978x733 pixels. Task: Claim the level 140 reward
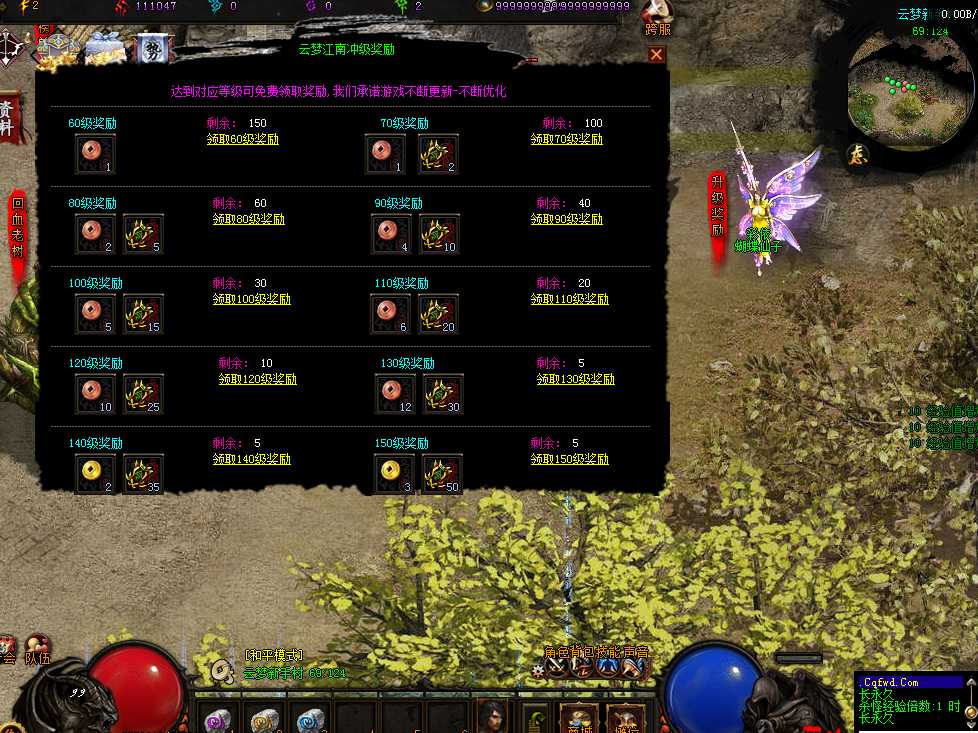pos(252,459)
